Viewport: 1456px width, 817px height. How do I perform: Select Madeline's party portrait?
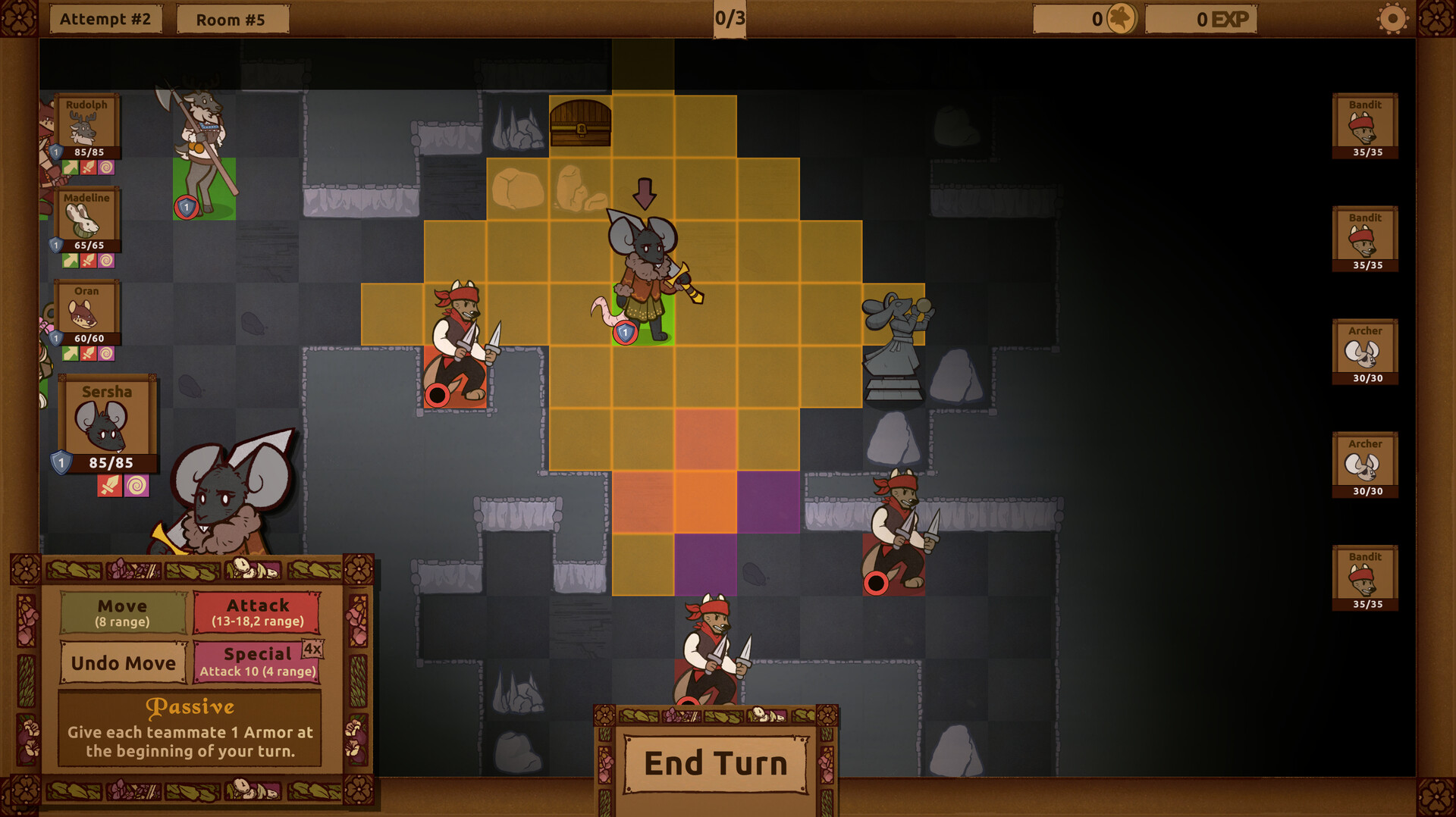coord(86,218)
